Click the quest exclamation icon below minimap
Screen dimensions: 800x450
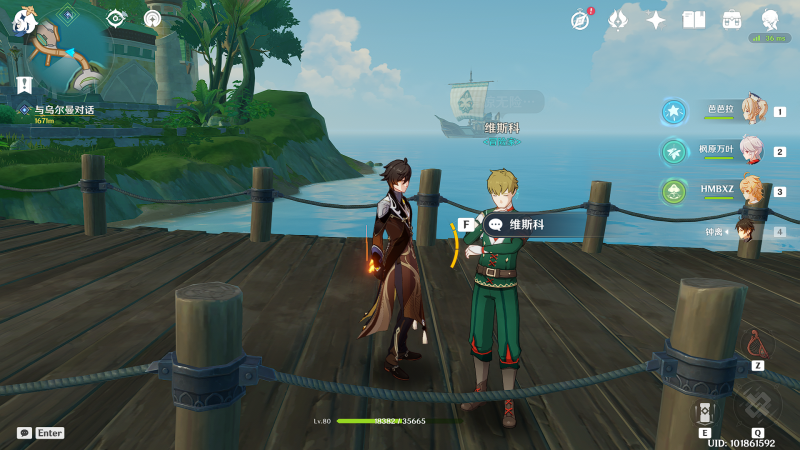(x=24, y=85)
